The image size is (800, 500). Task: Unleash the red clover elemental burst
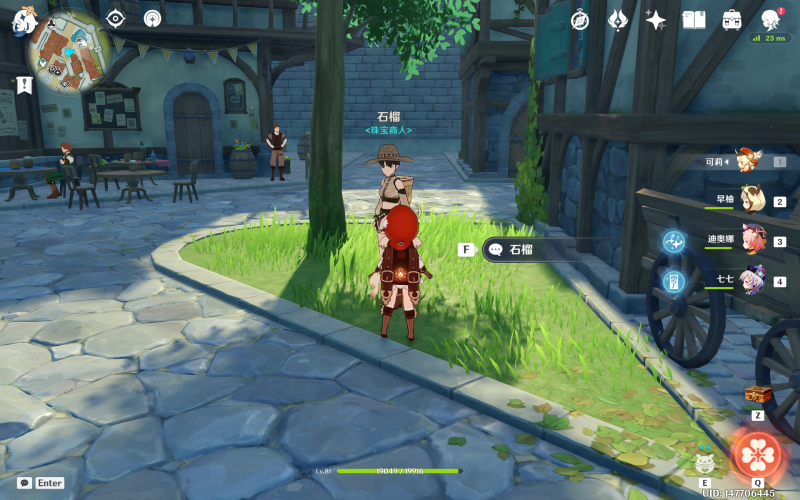758,455
